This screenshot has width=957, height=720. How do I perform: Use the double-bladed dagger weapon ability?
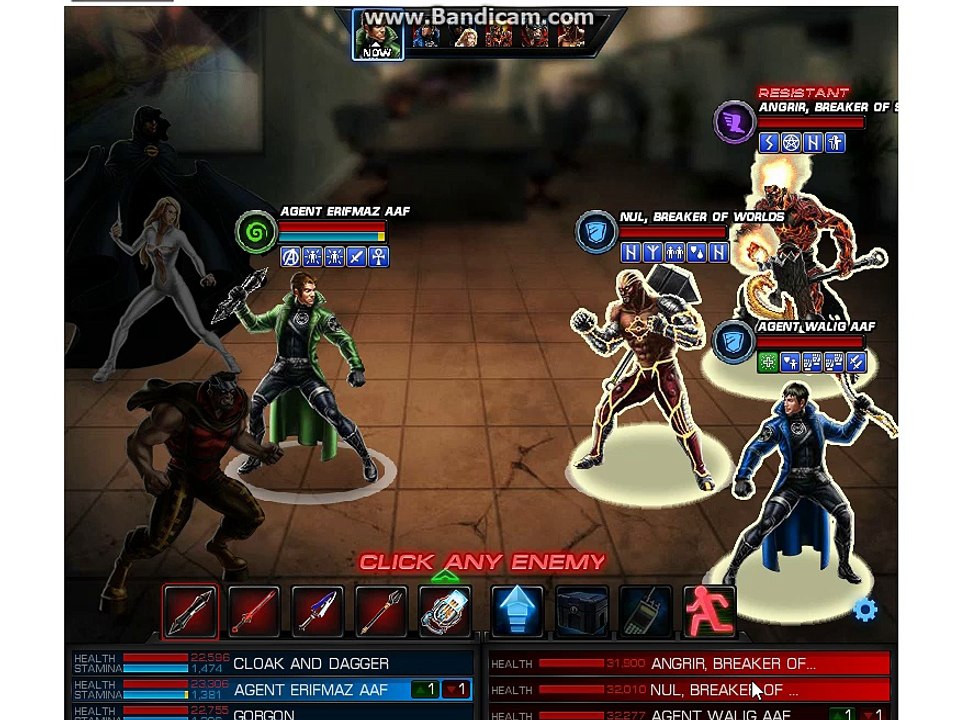(x=191, y=611)
